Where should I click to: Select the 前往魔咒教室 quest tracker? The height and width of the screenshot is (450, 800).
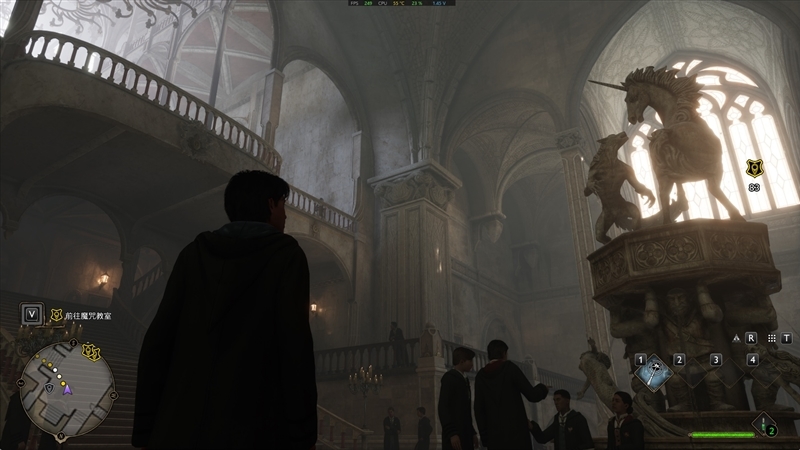[89, 314]
